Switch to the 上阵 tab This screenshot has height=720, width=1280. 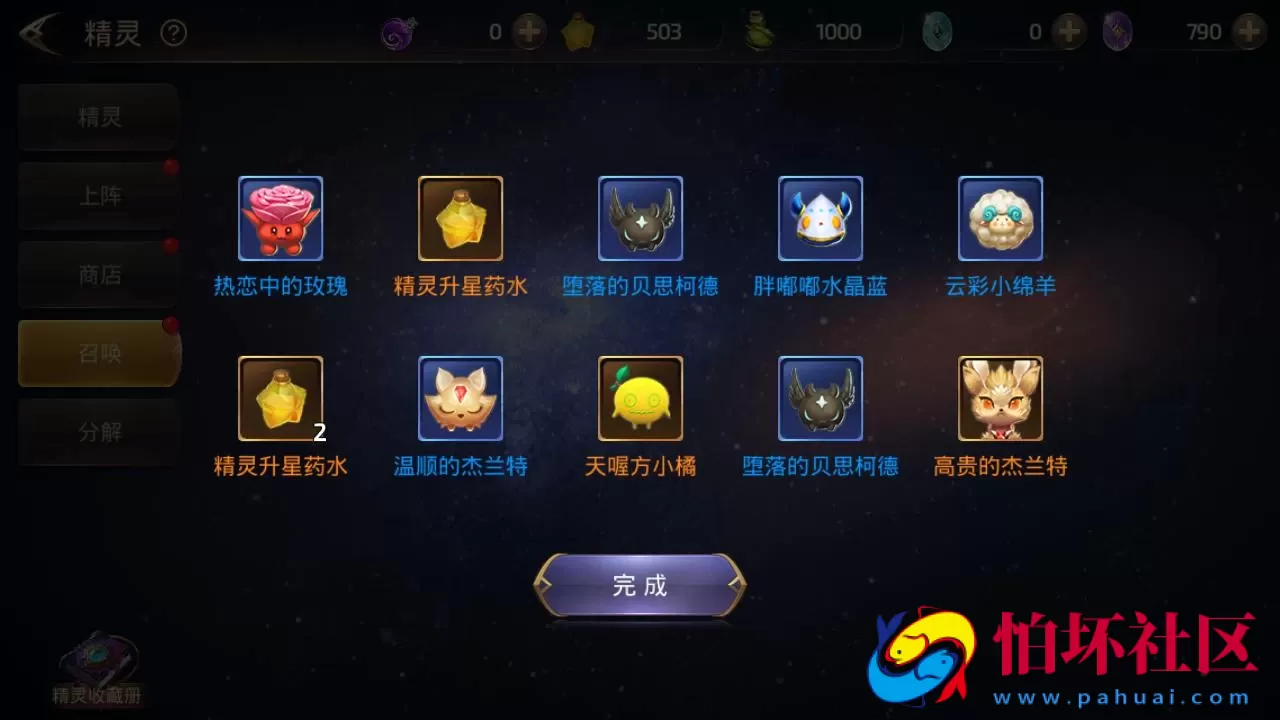(97, 196)
